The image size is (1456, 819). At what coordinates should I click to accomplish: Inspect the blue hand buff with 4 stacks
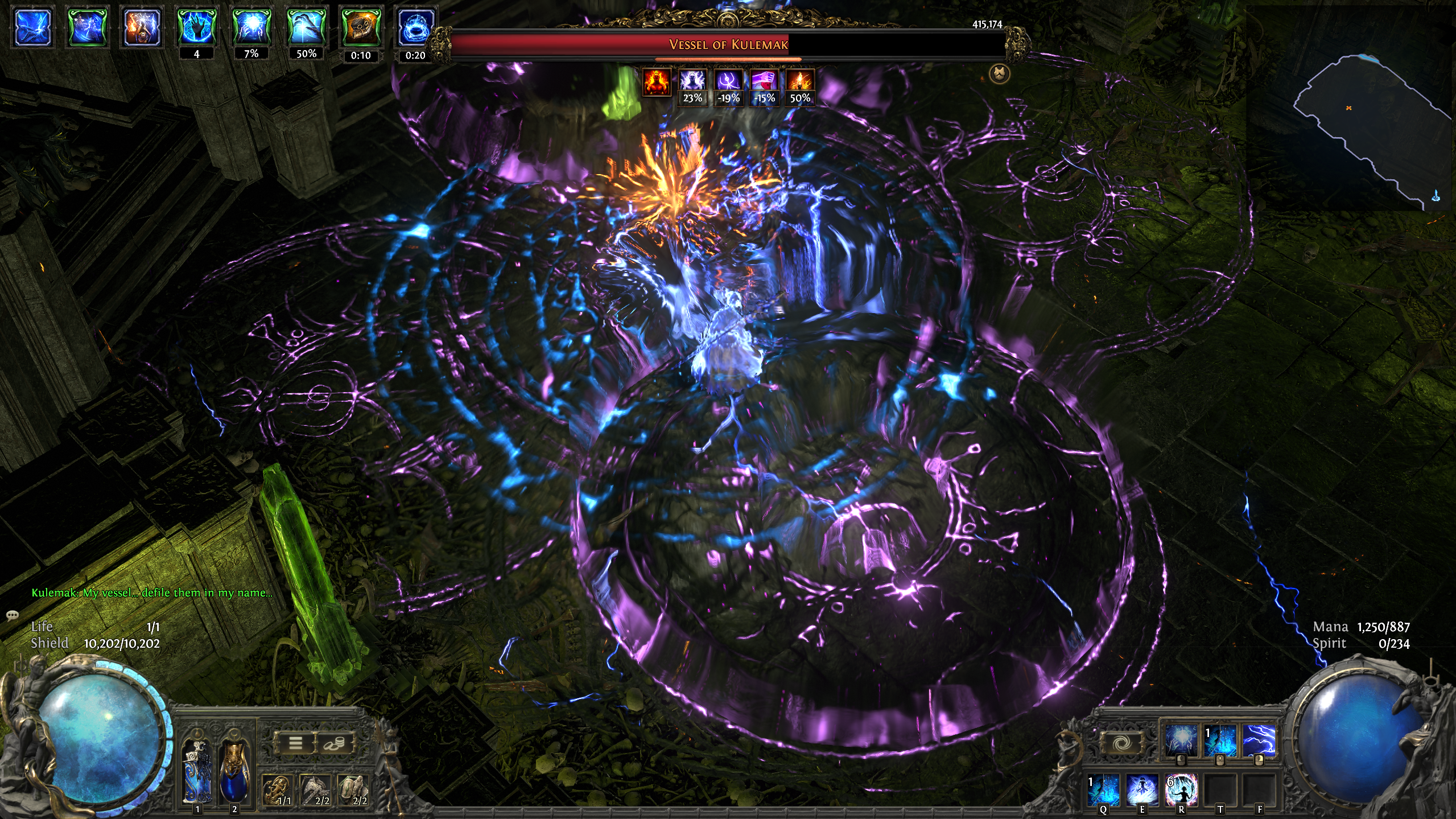tap(196, 27)
